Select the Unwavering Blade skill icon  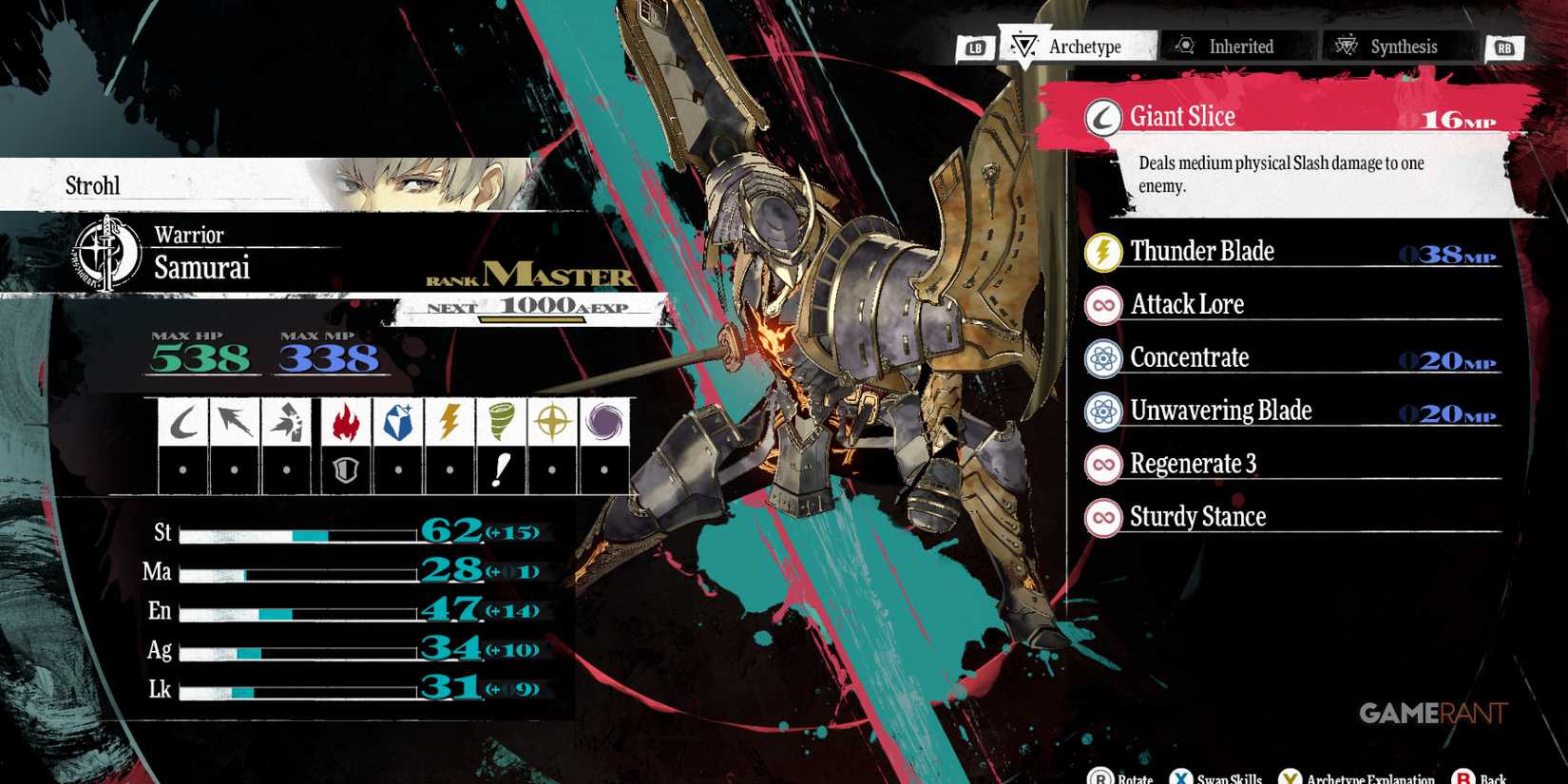(1102, 411)
